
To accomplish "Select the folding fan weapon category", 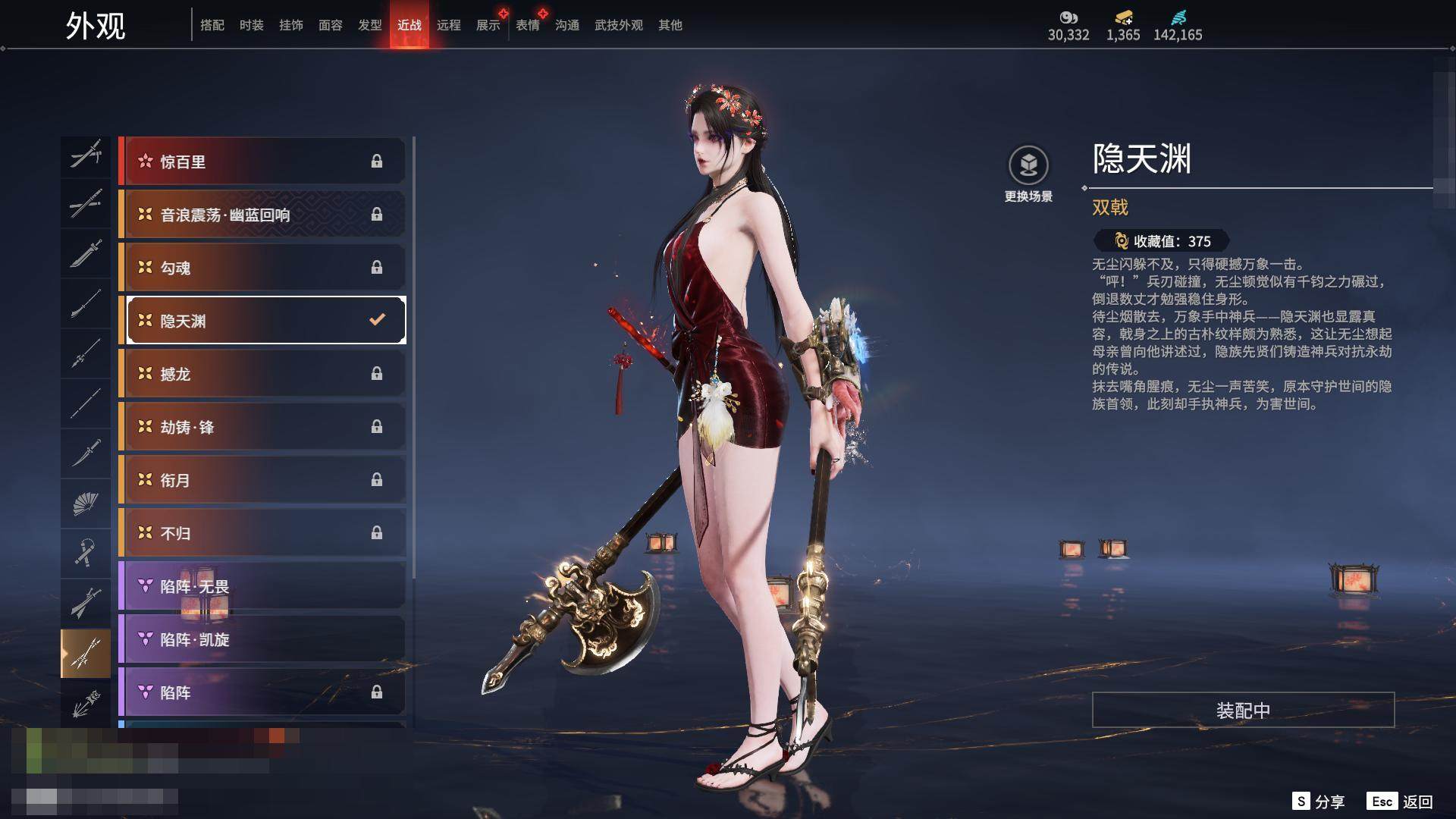I will click(x=86, y=503).
